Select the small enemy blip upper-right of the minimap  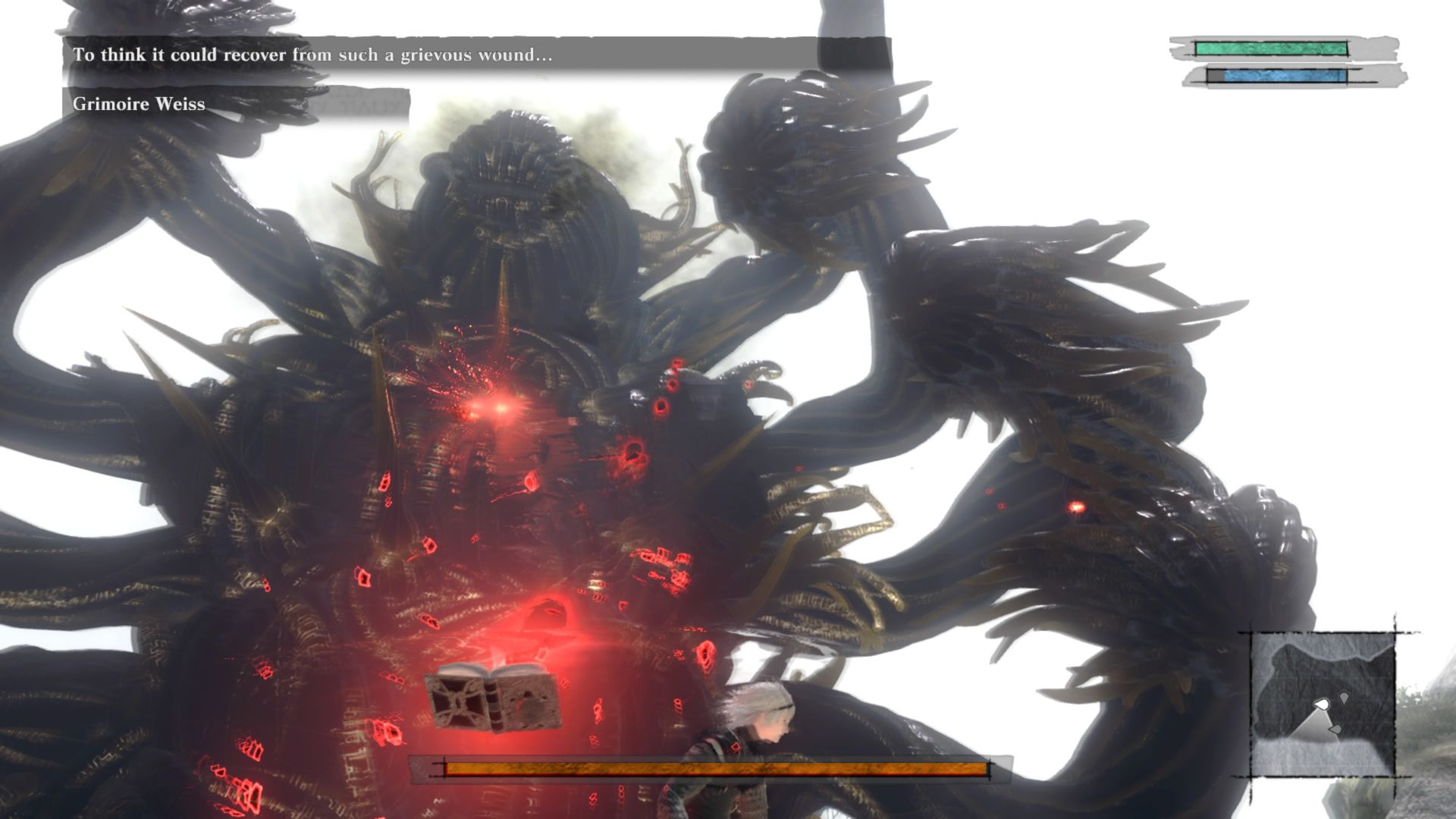tap(1344, 698)
